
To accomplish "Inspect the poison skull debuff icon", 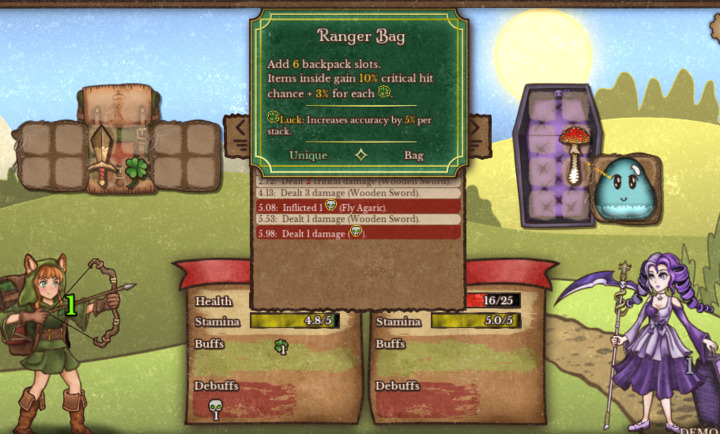I will coord(215,408).
